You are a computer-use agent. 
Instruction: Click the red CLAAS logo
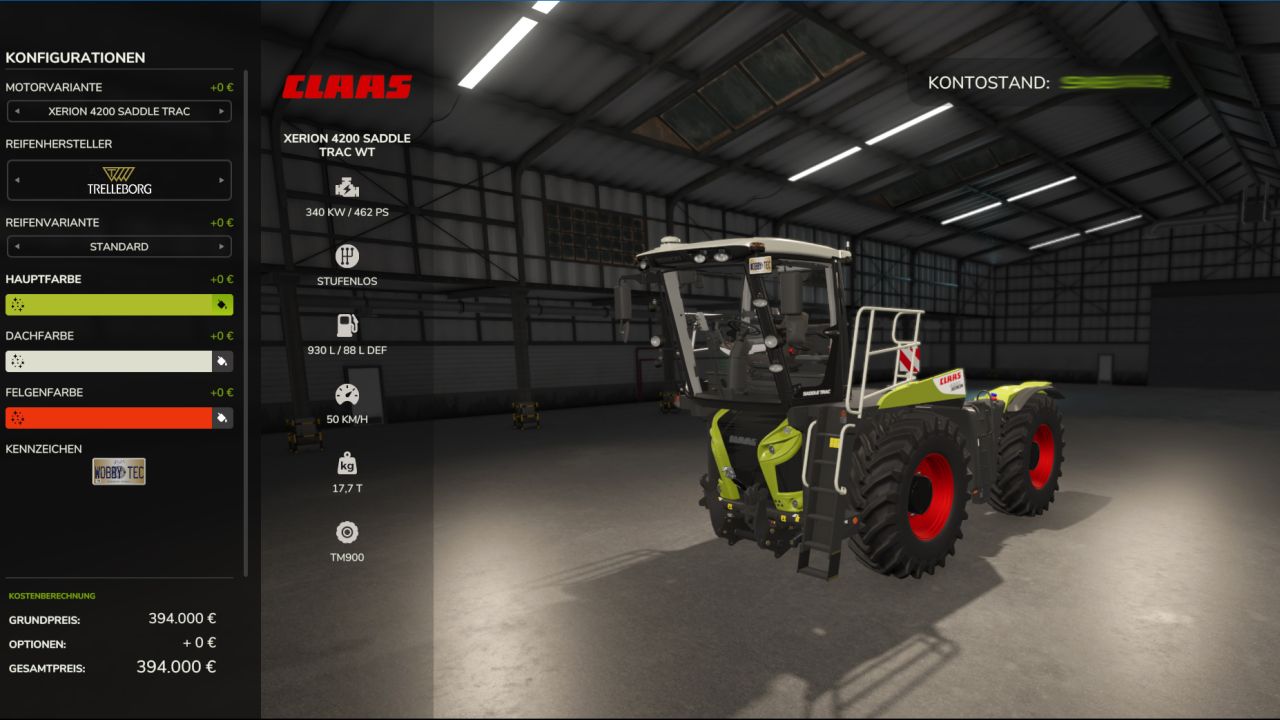click(349, 85)
